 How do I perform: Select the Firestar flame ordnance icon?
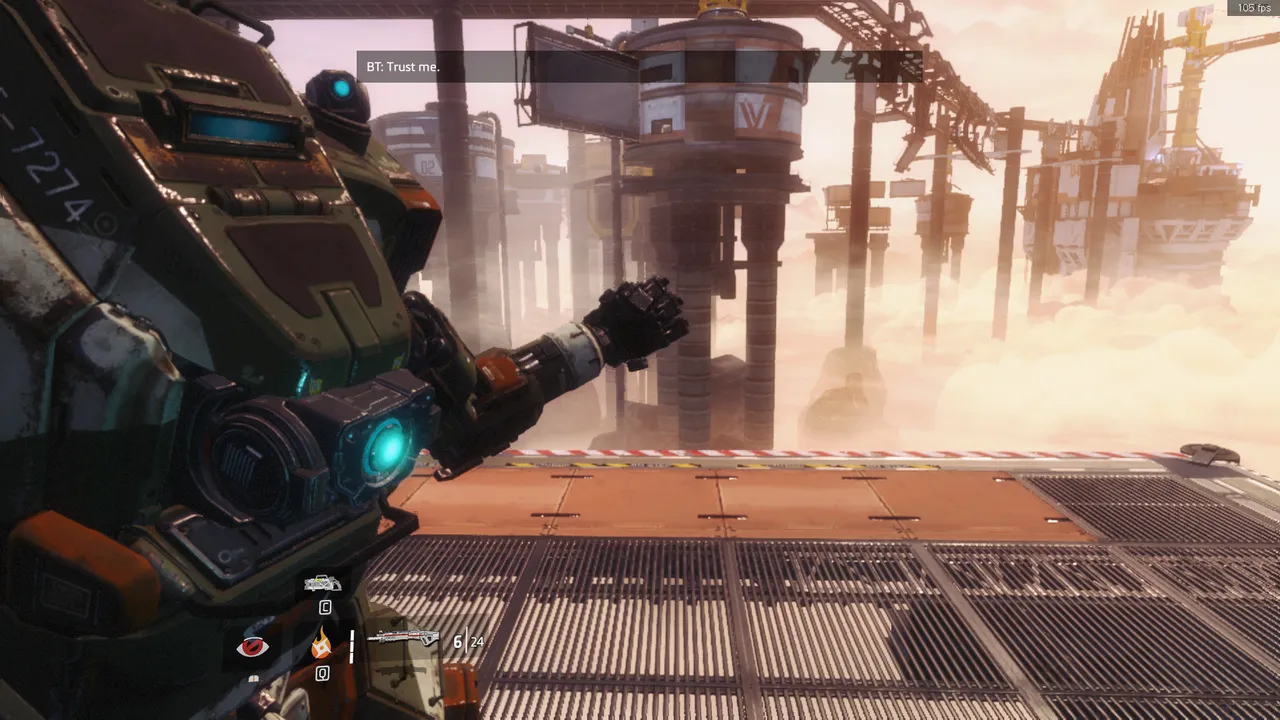[321, 643]
